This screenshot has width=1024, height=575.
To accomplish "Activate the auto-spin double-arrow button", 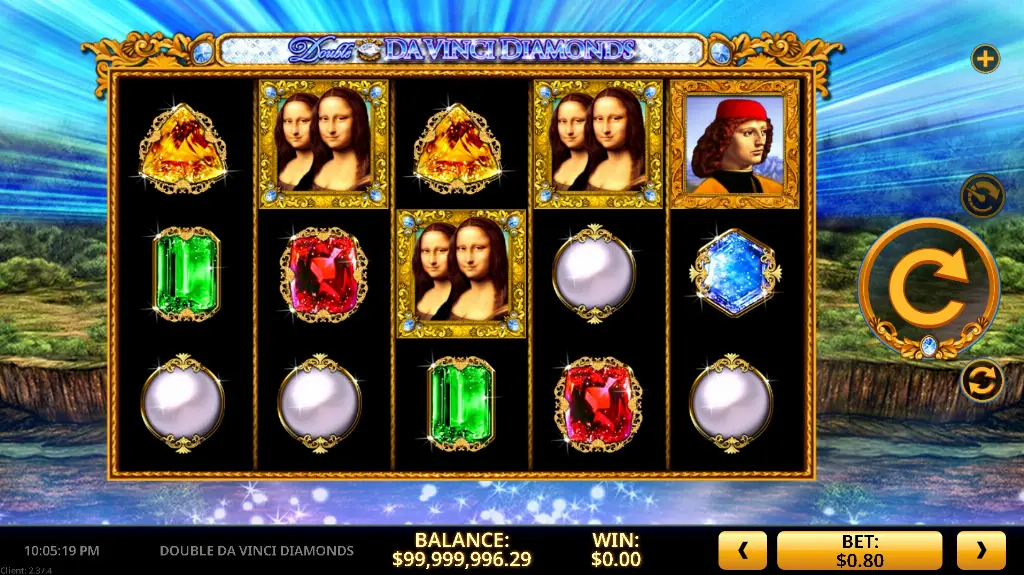I will click(x=982, y=381).
